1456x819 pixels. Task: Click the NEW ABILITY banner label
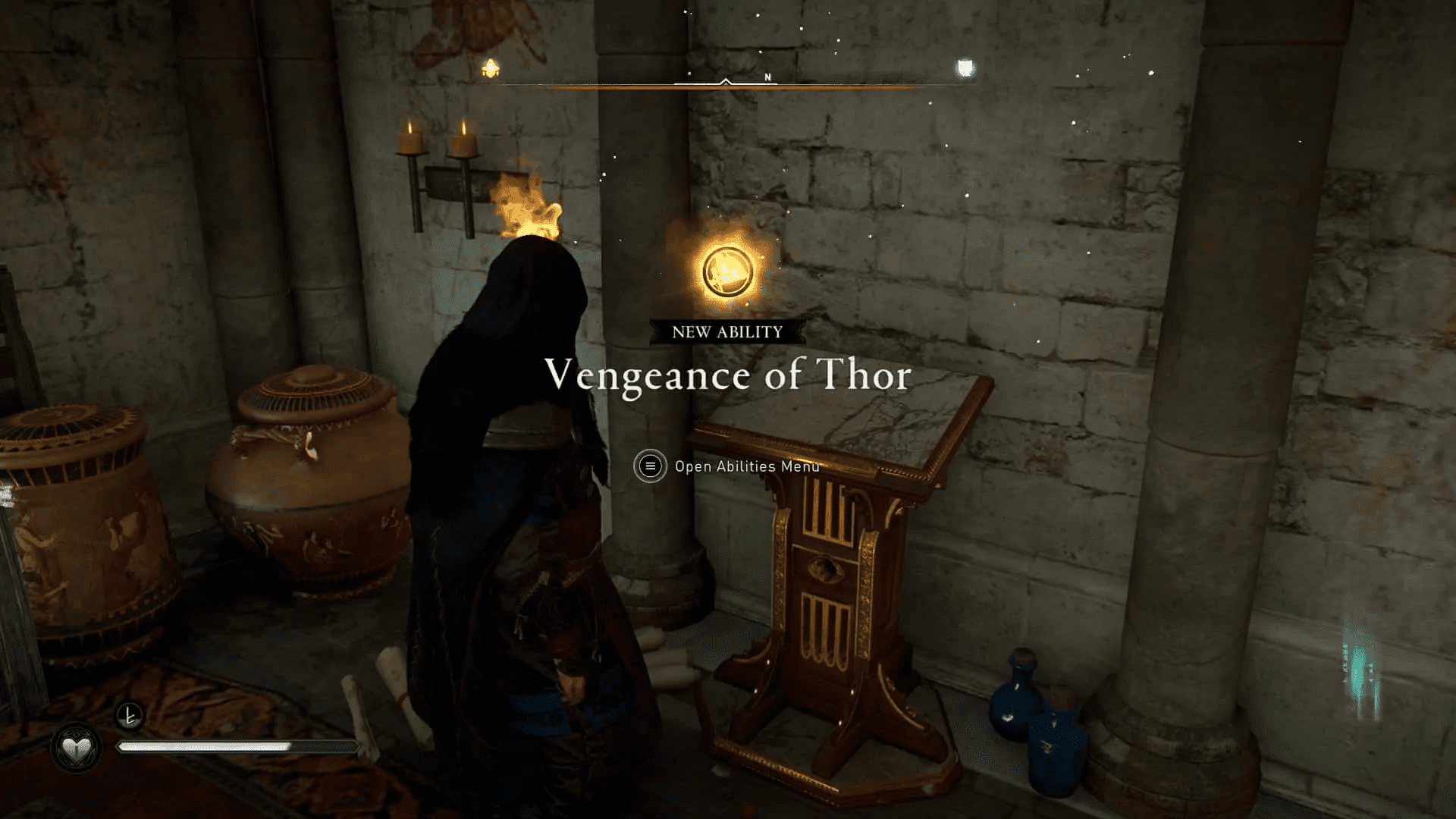(x=726, y=331)
